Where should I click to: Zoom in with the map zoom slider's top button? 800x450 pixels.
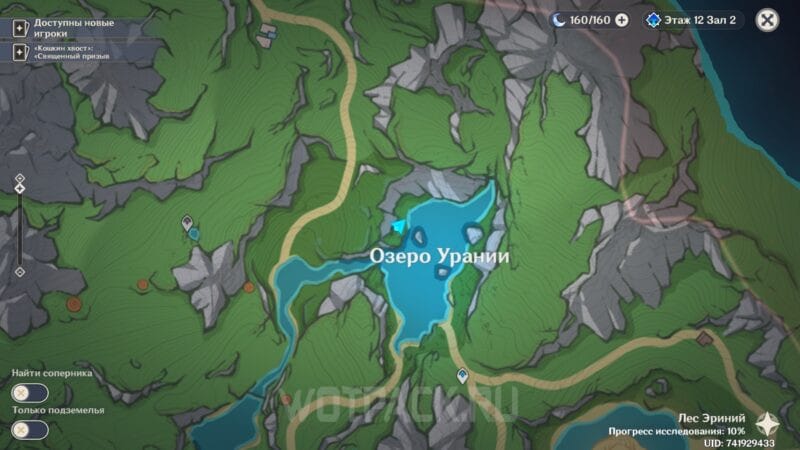click(19, 178)
